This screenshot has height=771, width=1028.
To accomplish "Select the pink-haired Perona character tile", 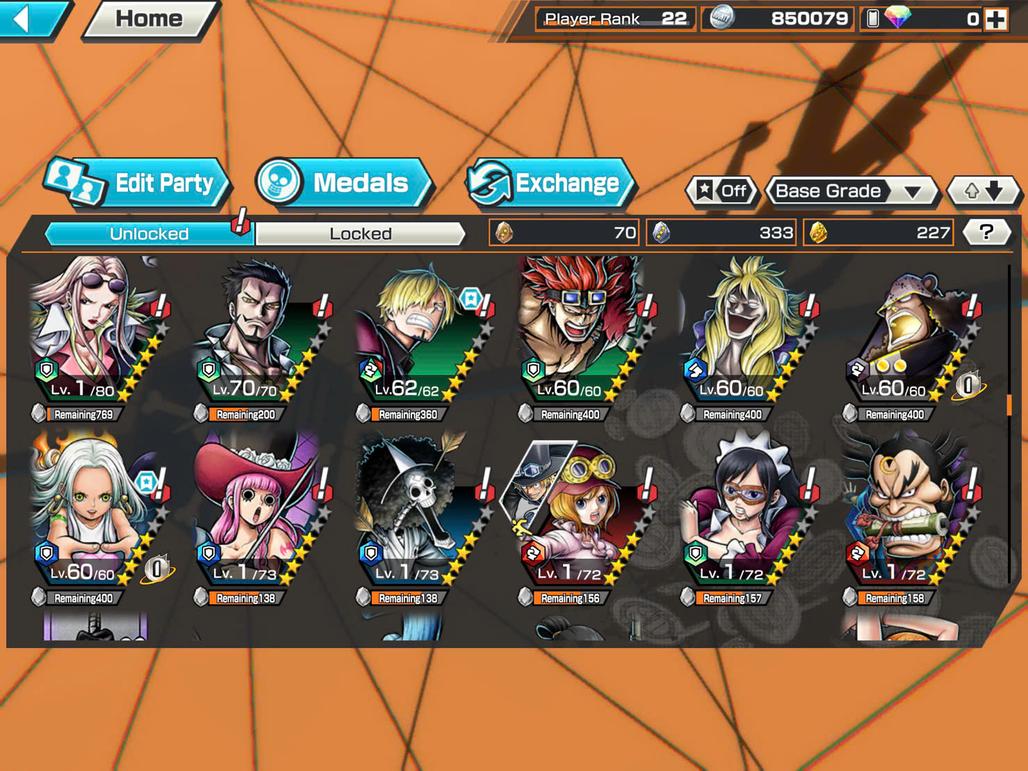I will [256, 515].
